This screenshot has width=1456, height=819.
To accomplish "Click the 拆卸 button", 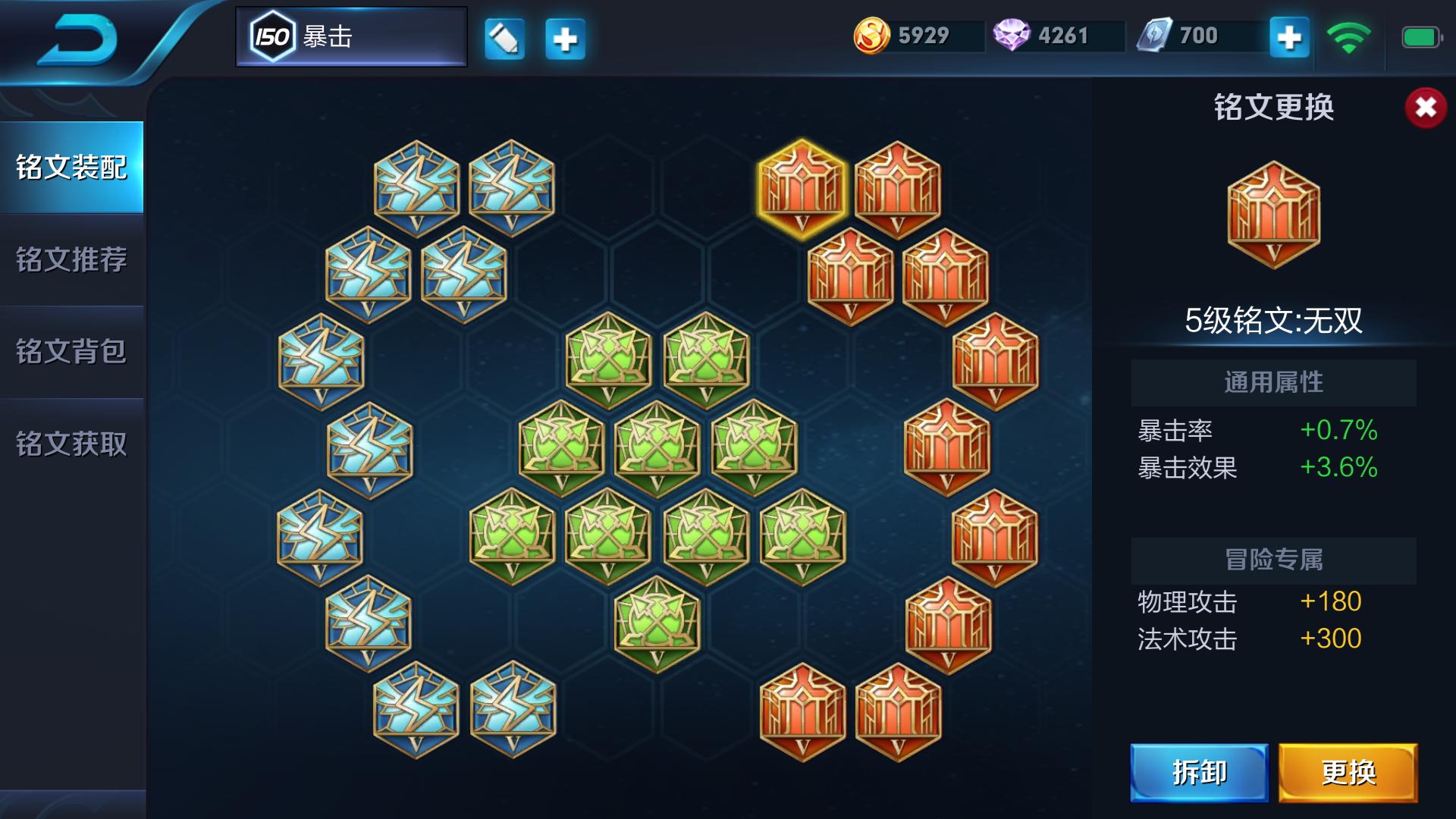I will (x=1199, y=773).
